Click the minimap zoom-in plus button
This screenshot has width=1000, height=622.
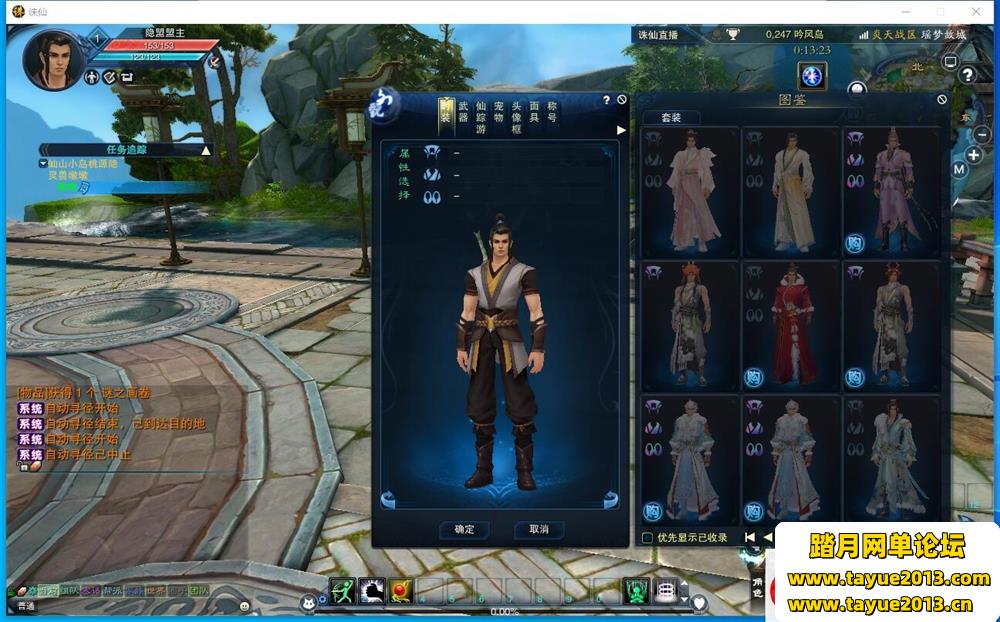[974, 155]
